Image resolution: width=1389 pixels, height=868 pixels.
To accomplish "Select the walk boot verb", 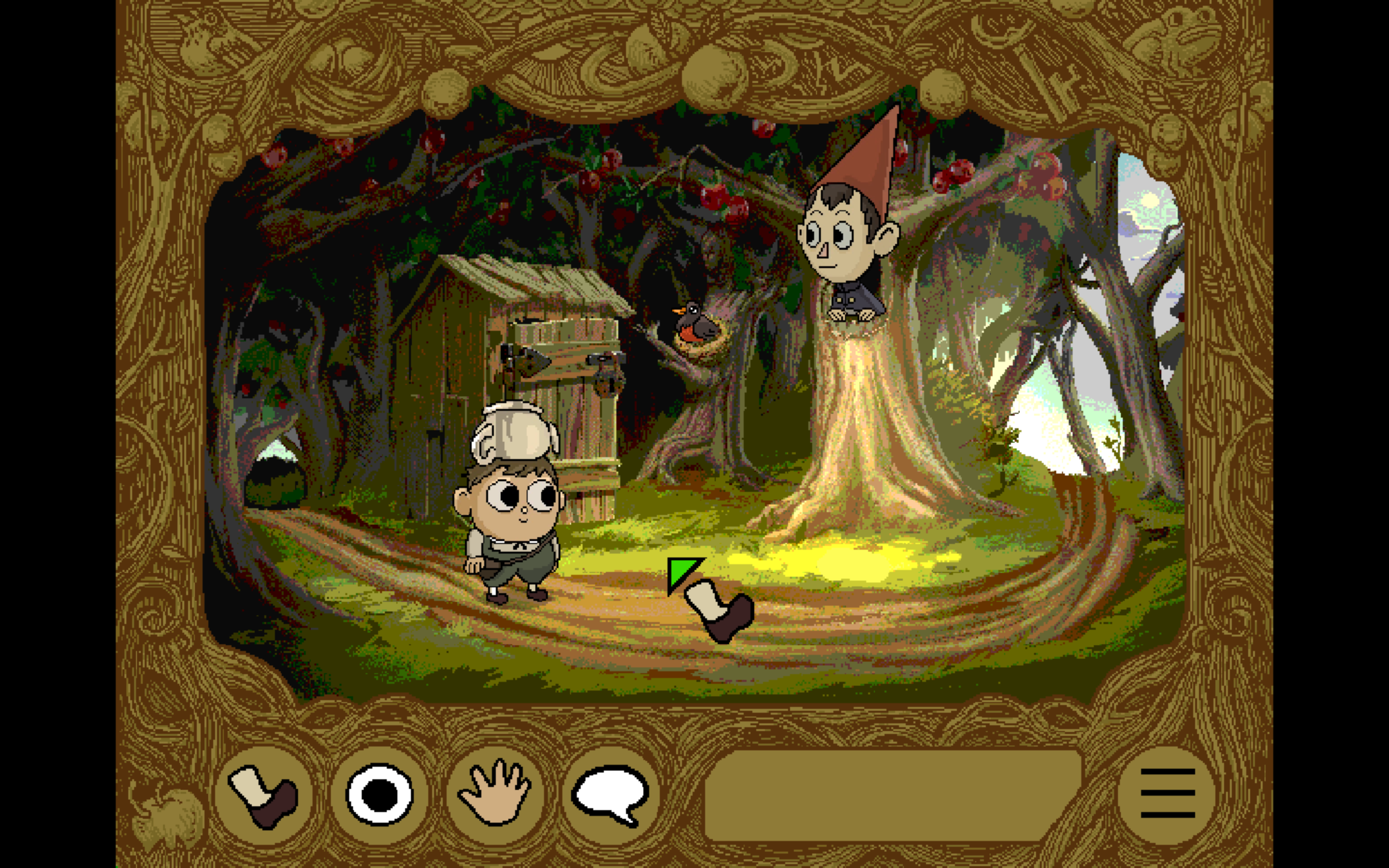I will [263, 795].
